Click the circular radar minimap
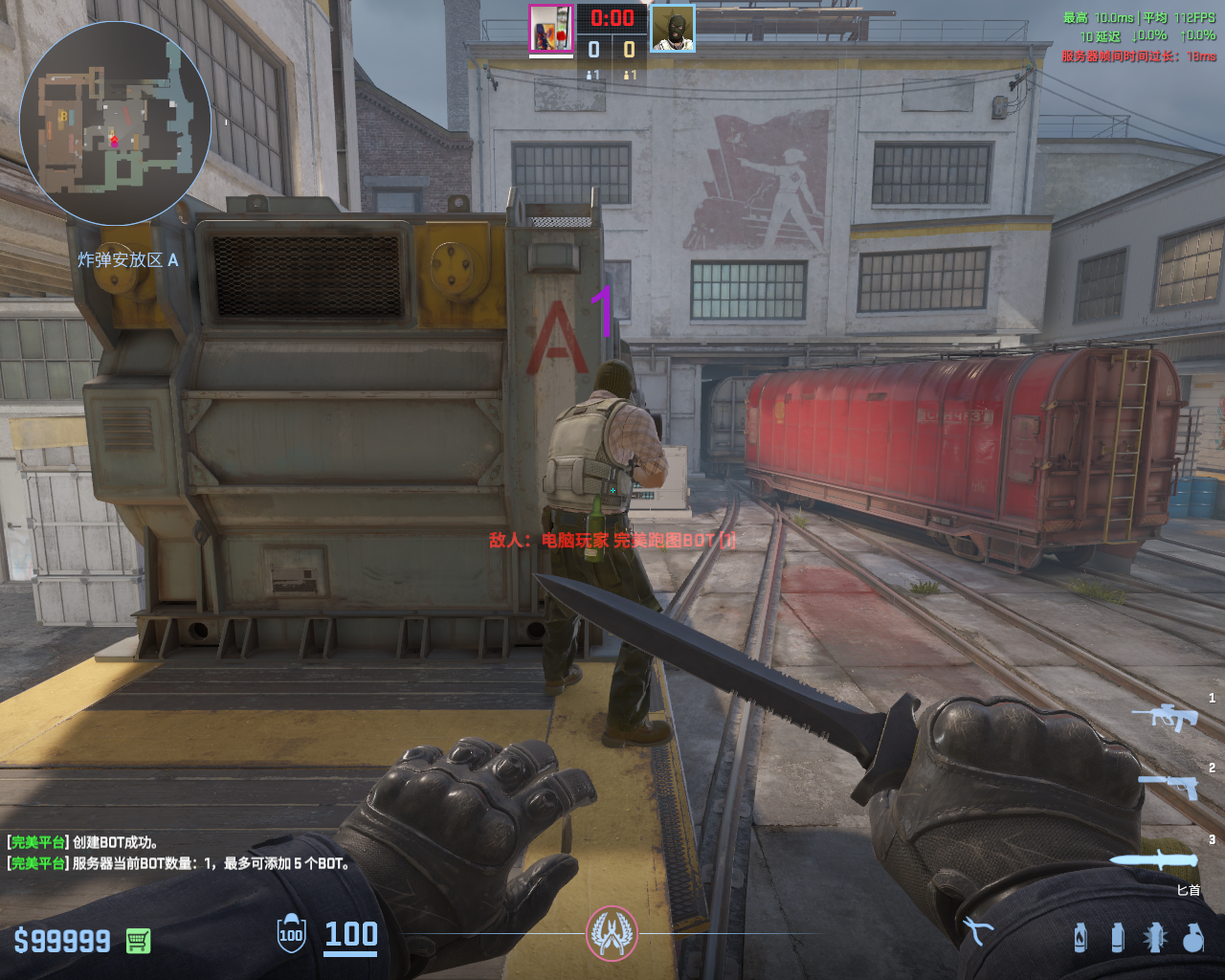 [115, 122]
